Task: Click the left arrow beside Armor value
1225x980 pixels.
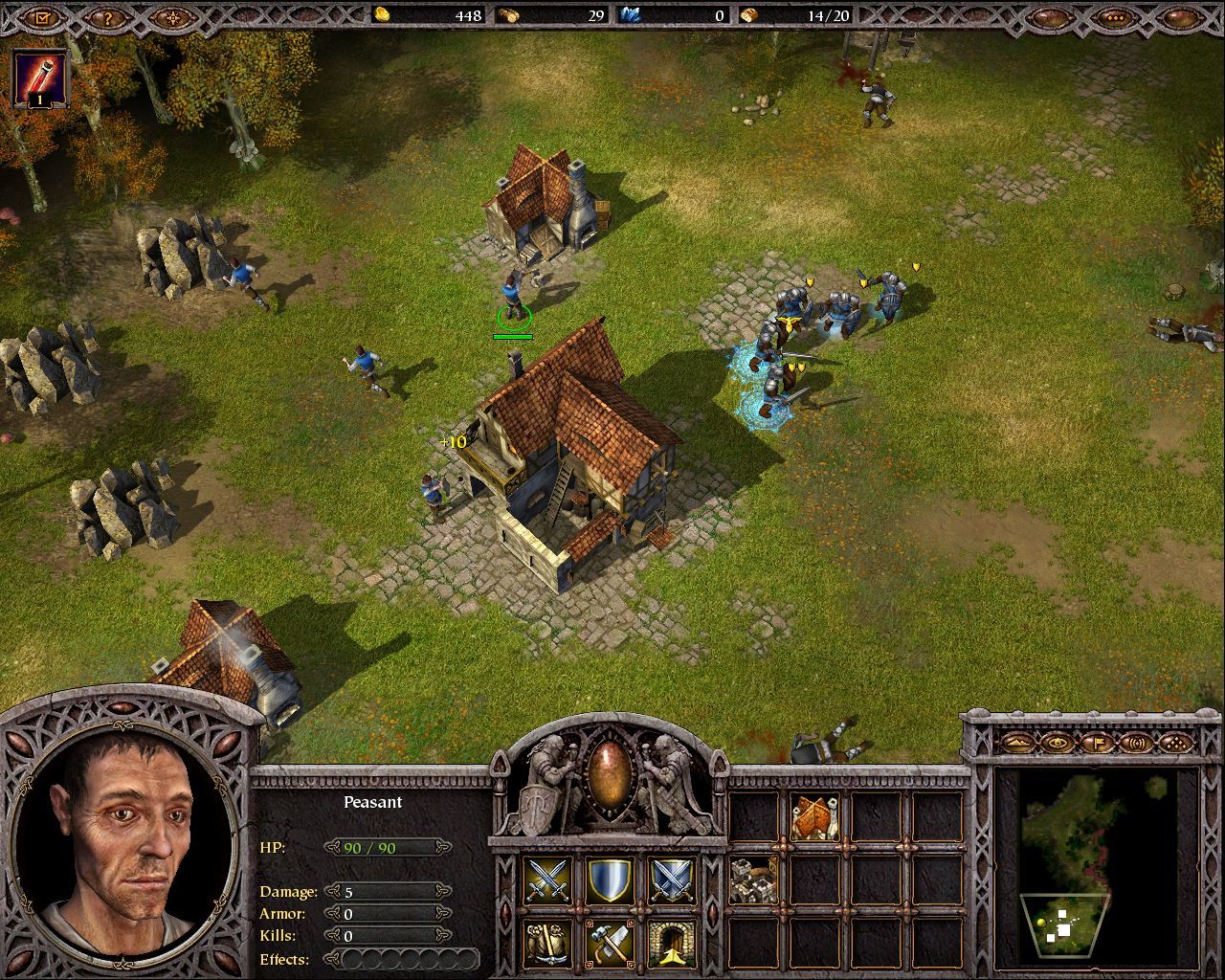Action: (x=331, y=914)
